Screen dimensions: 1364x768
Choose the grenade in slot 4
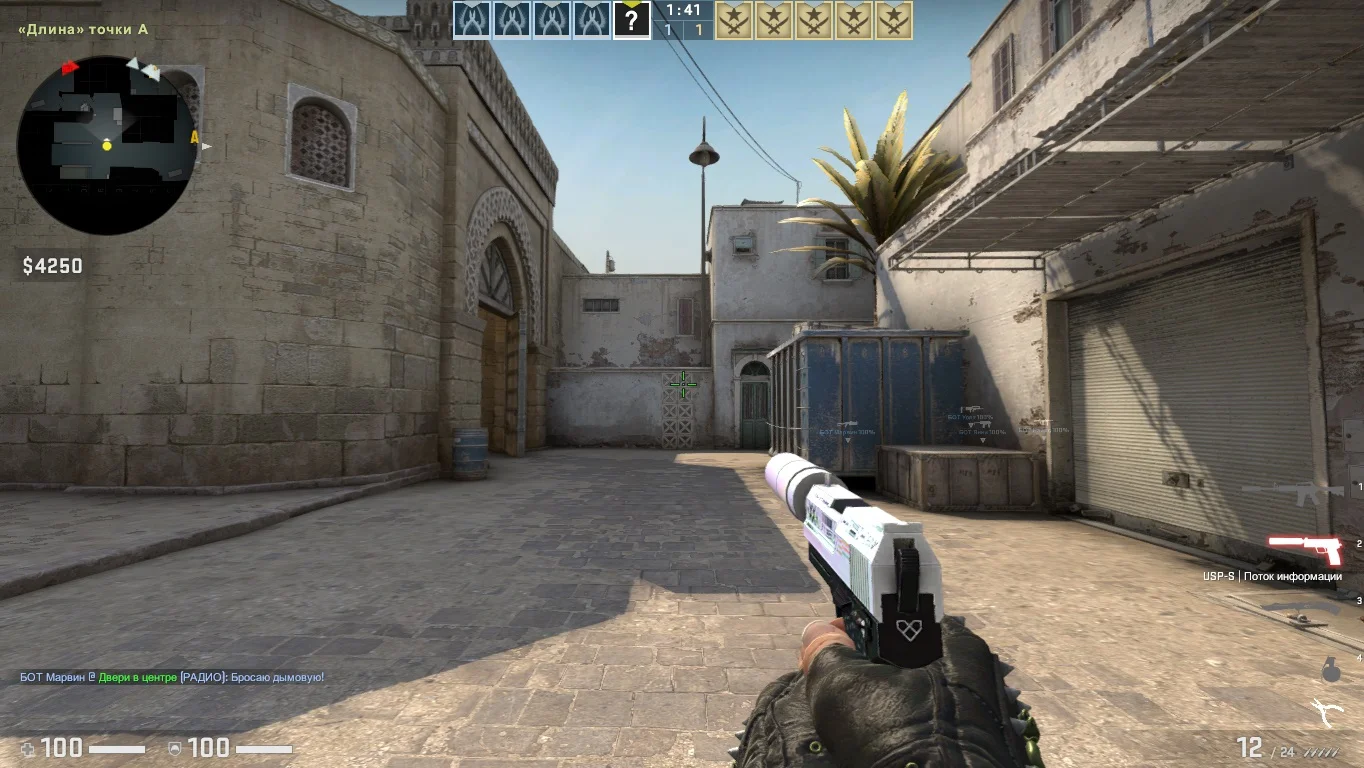1331,670
